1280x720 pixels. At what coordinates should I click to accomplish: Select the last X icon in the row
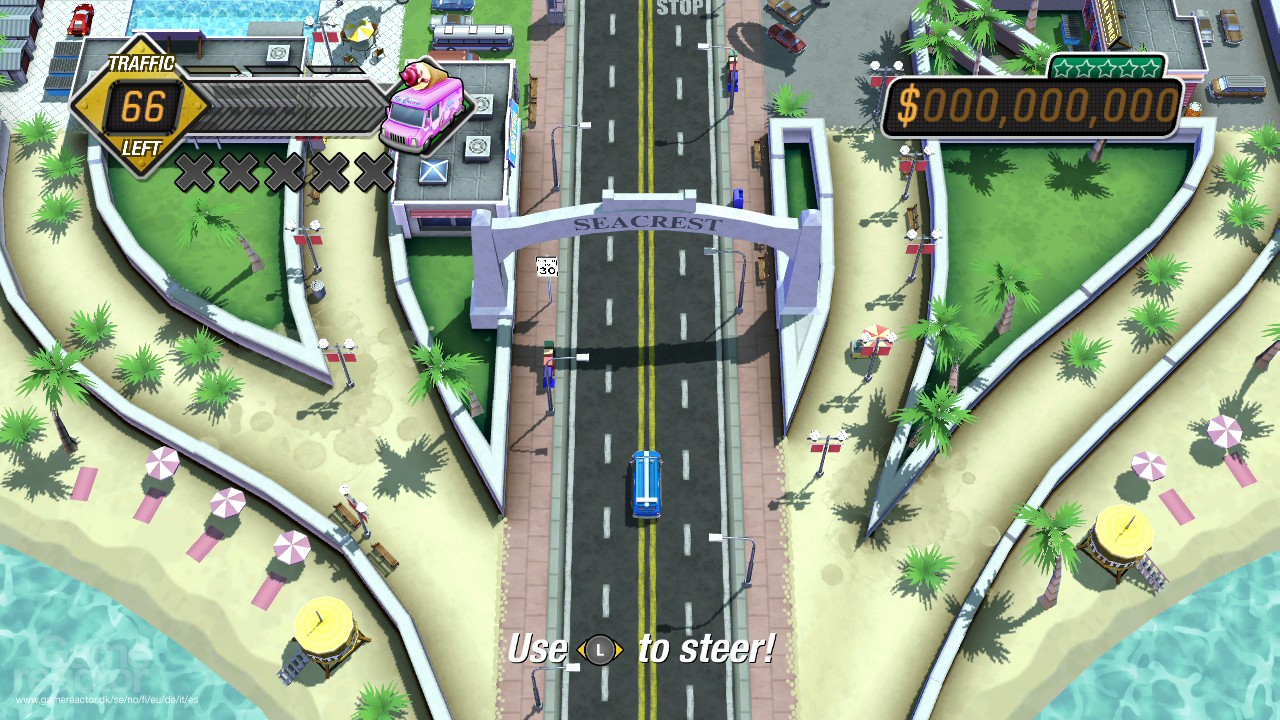click(374, 169)
